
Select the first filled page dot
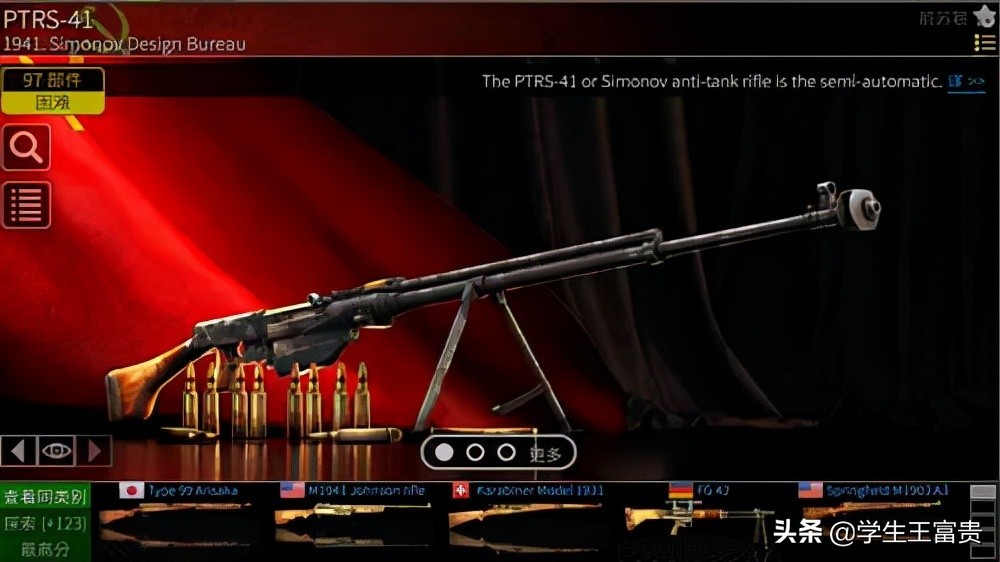coord(444,452)
